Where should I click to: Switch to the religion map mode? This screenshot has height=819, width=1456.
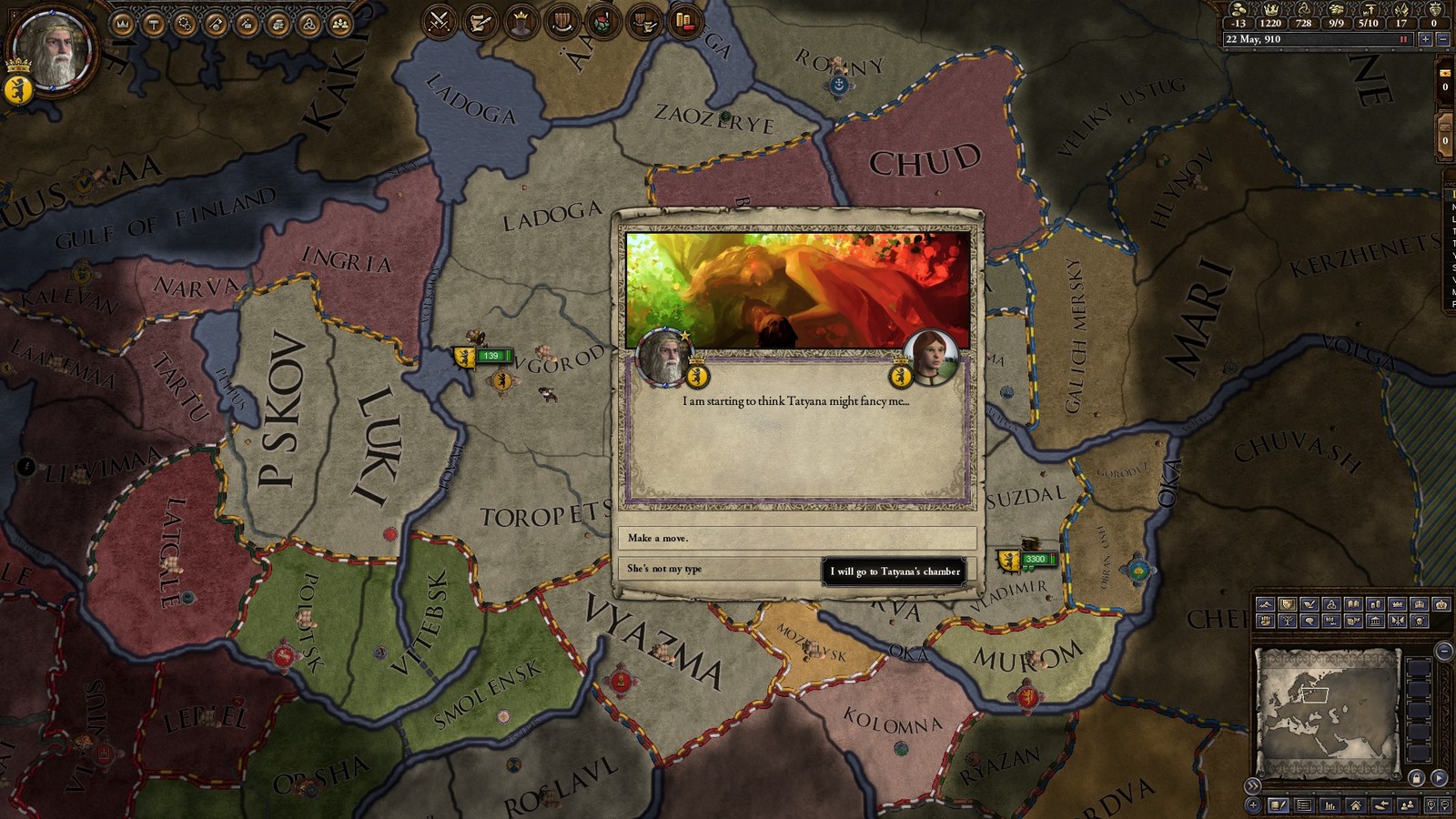tap(1330, 604)
